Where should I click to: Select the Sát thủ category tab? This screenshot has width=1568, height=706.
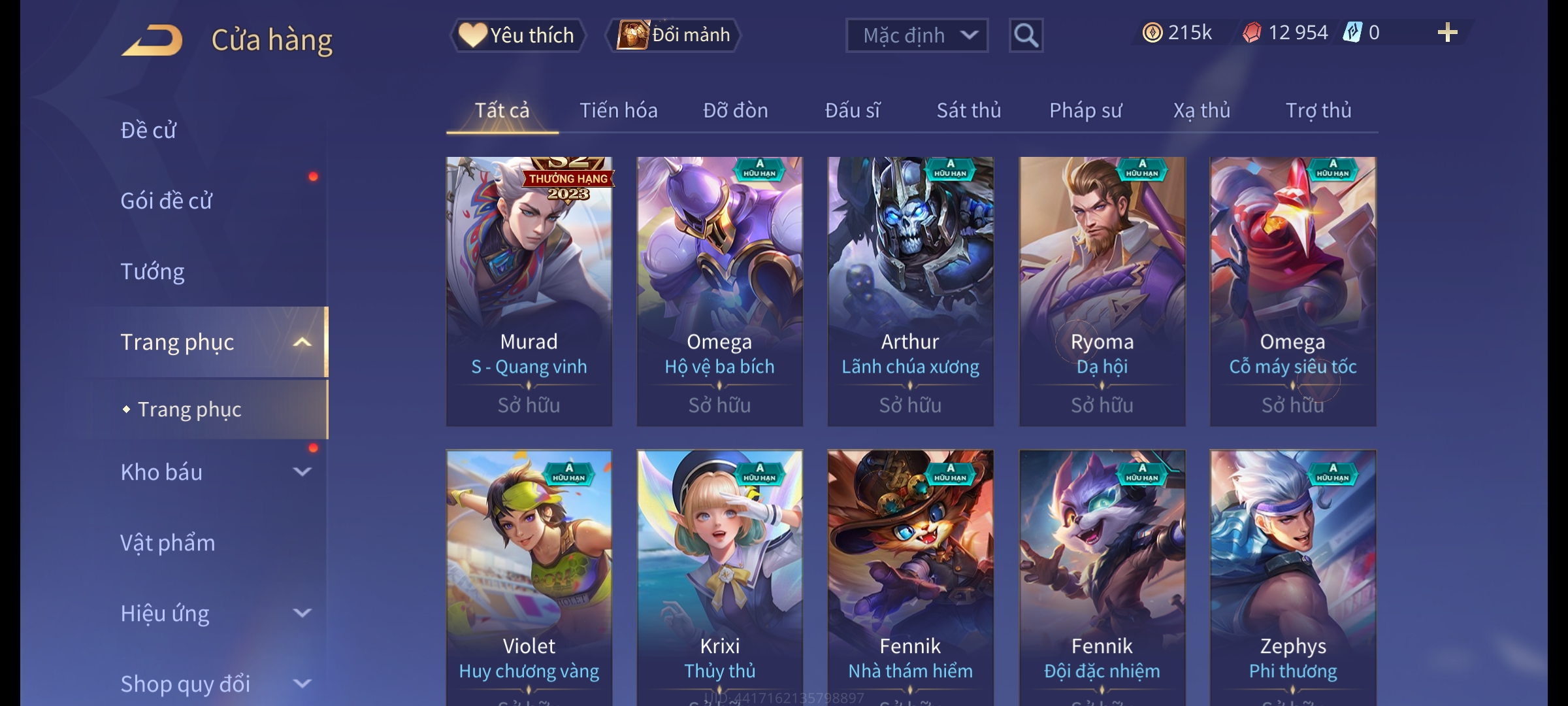(968, 110)
